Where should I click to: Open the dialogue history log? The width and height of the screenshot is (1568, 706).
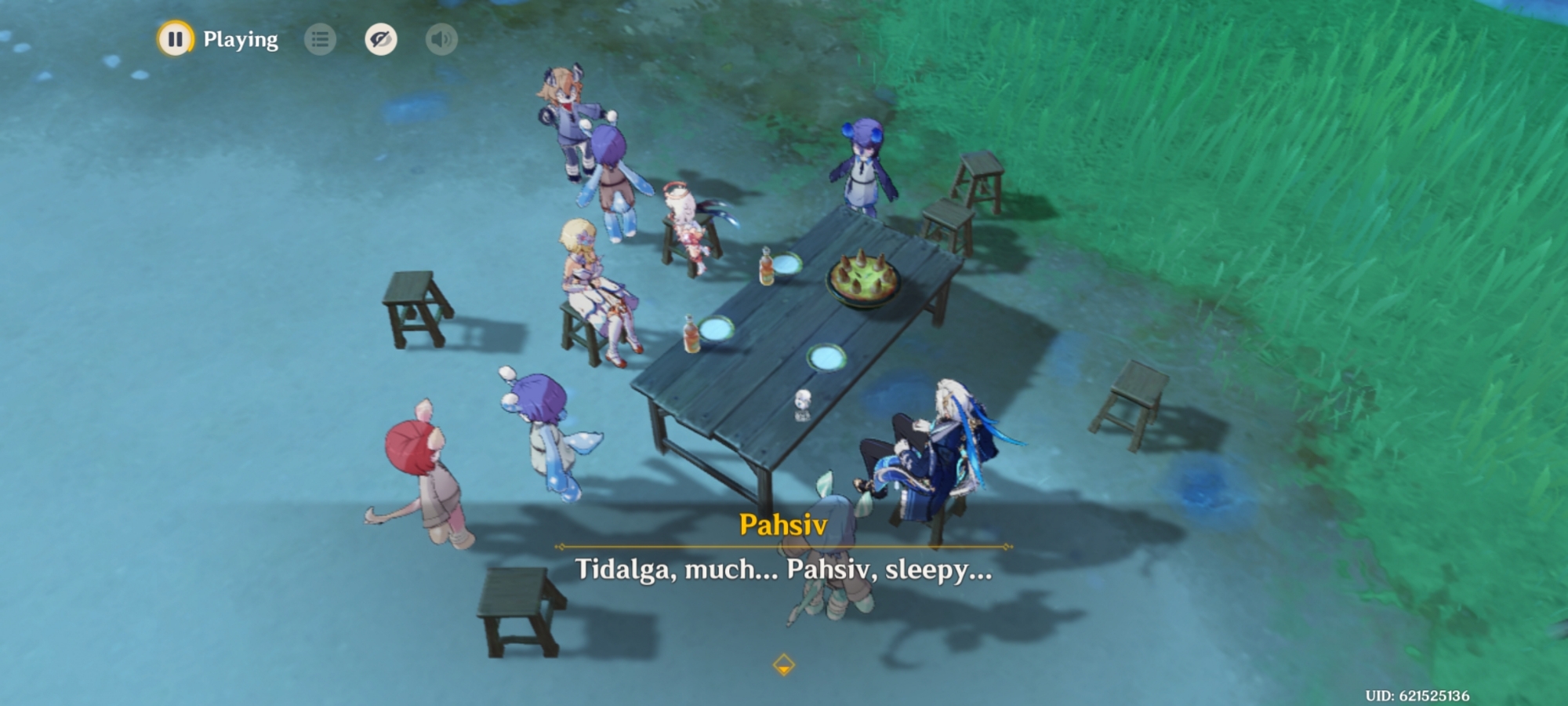[320, 39]
